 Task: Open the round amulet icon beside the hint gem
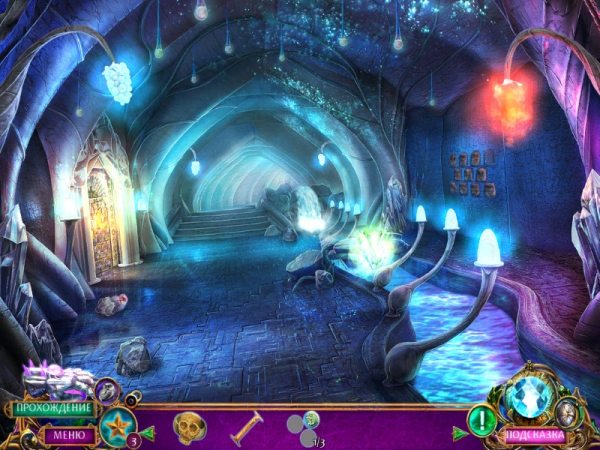point(570,409)
